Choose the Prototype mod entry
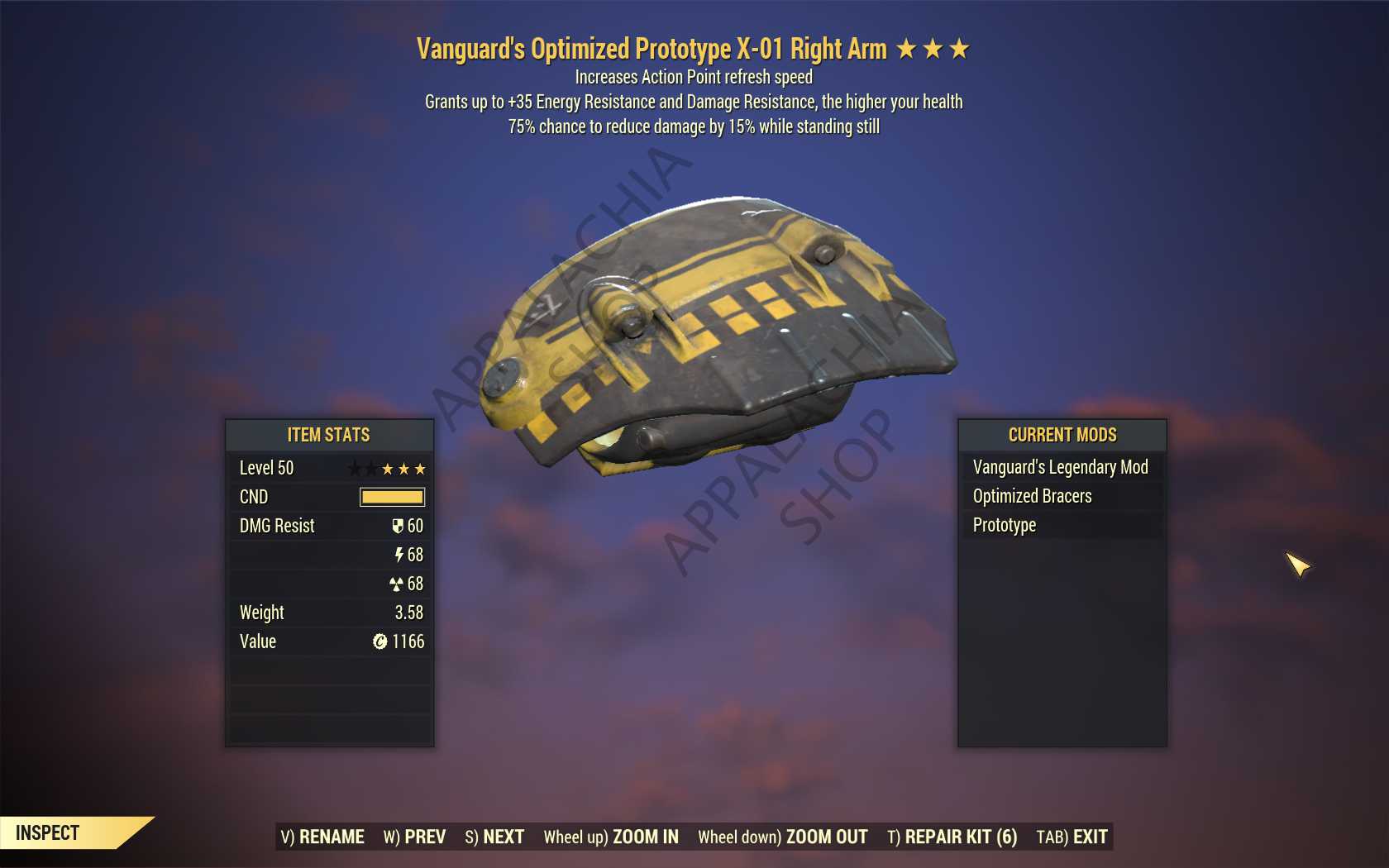Screen dimensions: 1389x868 (x=1005, y=525)
